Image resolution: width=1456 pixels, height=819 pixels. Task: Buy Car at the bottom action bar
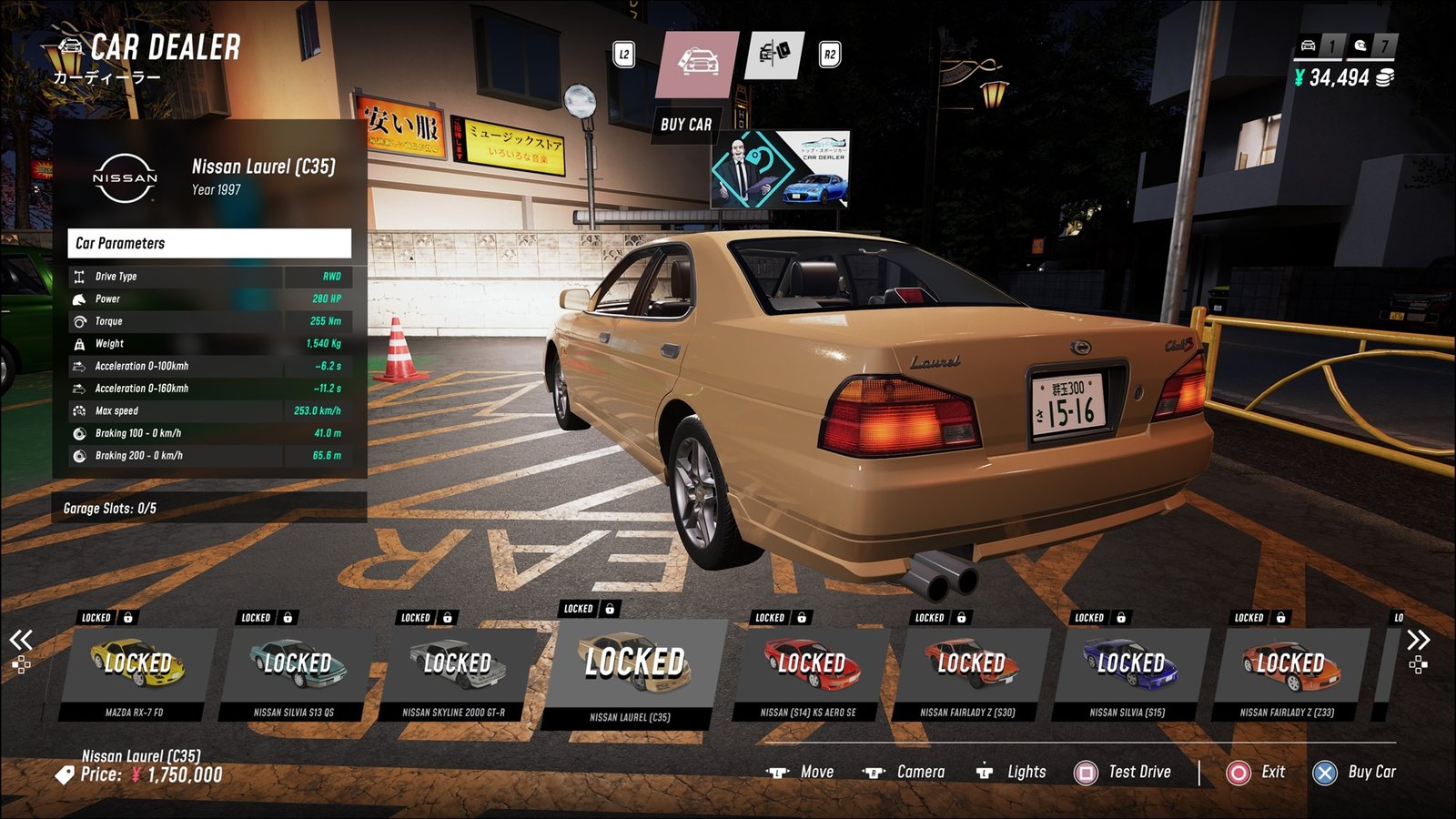point(1355,773)
